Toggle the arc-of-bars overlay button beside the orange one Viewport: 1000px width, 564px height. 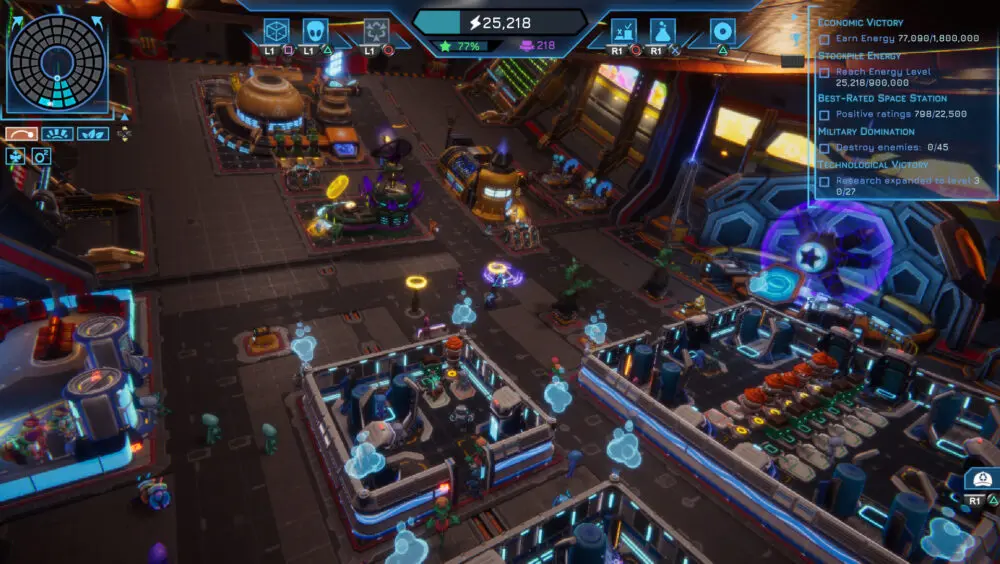coord(57,134)
